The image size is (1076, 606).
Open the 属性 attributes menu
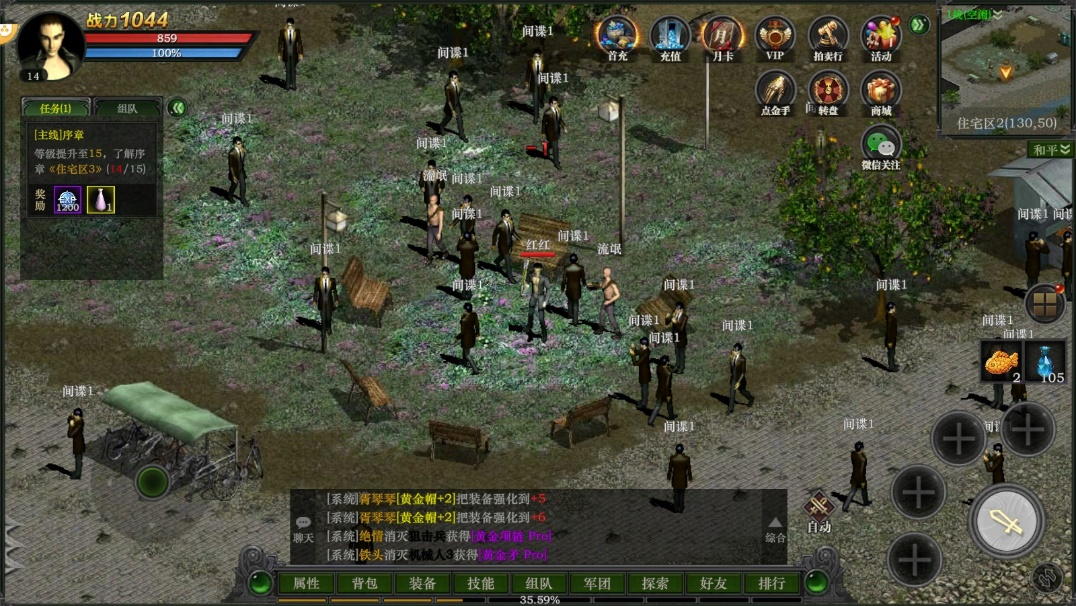[306, 583]
